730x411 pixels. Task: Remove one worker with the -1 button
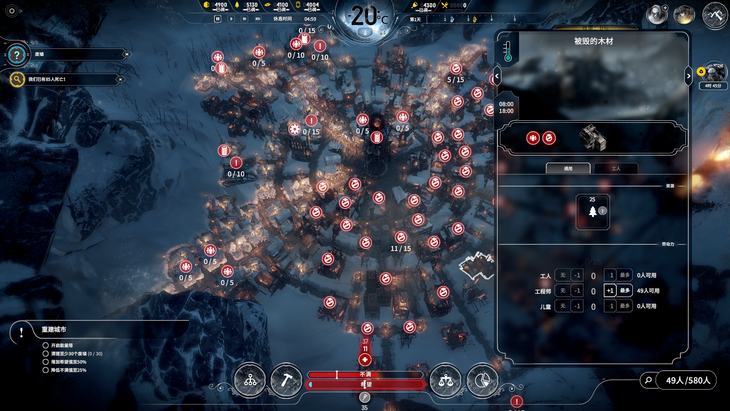point(577,275)
